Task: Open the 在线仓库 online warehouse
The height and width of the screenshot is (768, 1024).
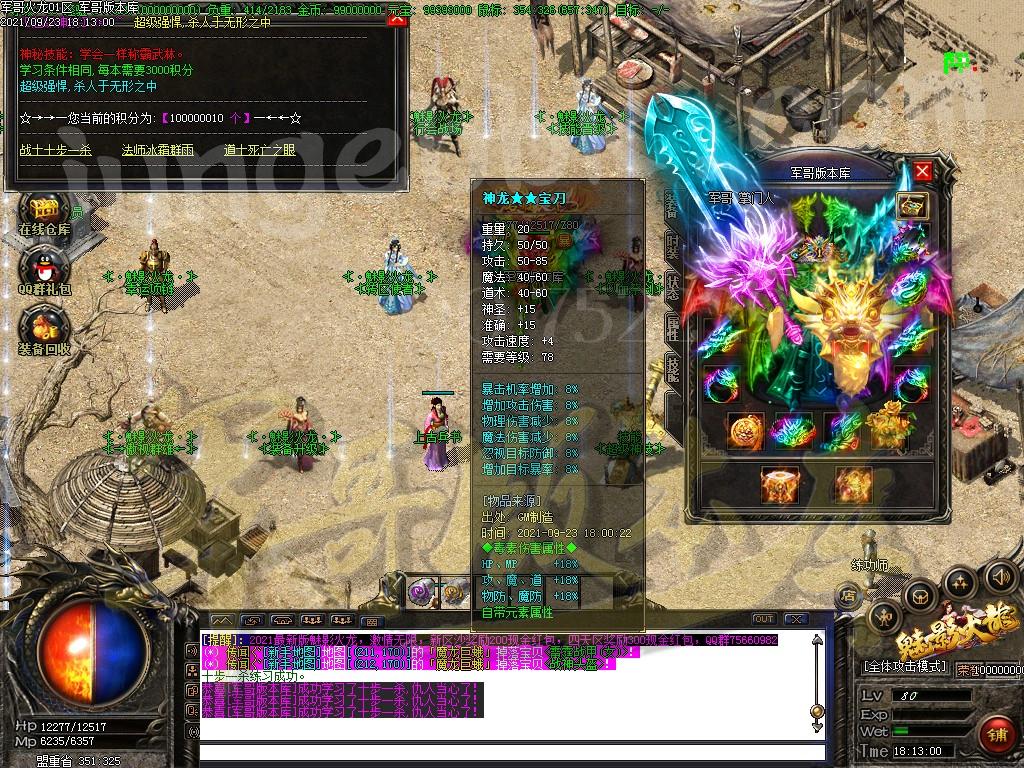Action: pos(44,213)
